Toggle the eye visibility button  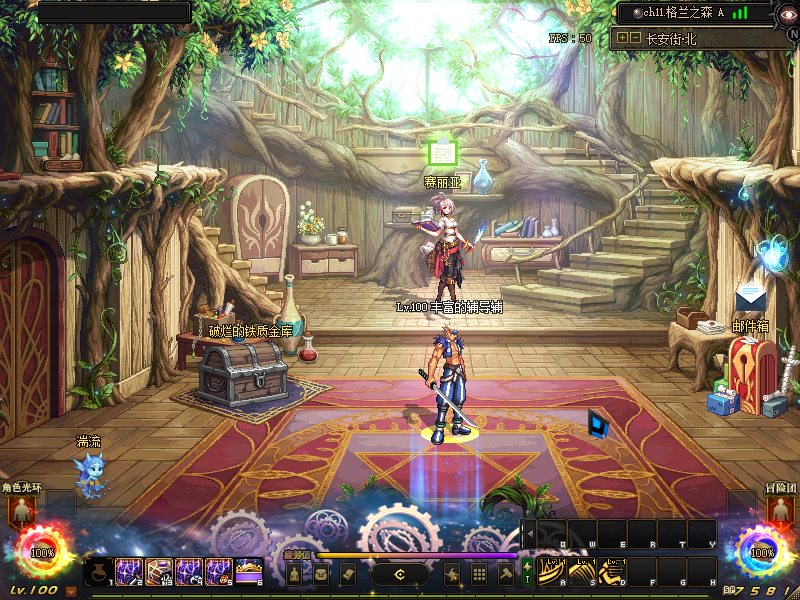(x=787, y=13)
